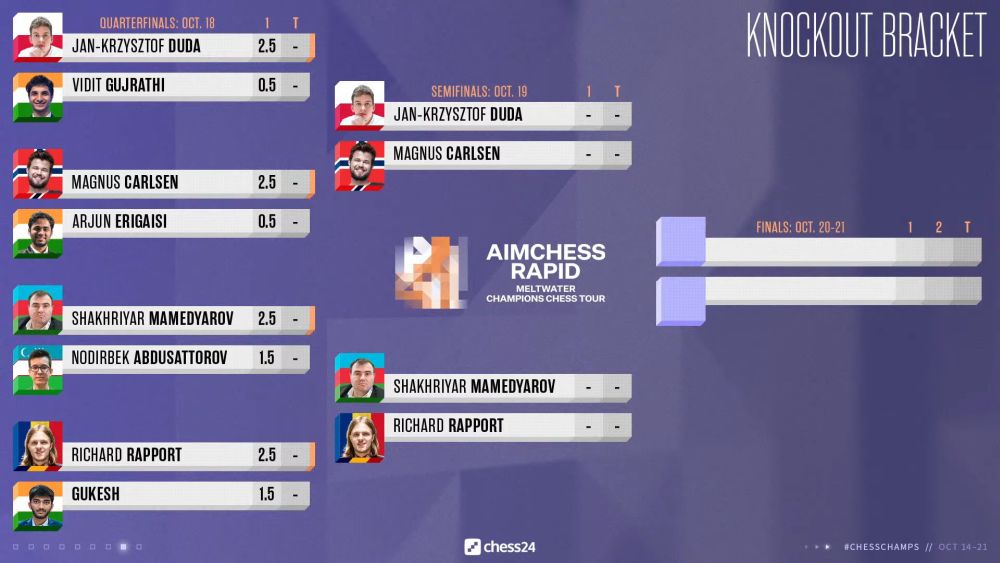The image size is (1000, 563).
Task: Select Vidit Gujrathi's player row
Action: [160, 86]
